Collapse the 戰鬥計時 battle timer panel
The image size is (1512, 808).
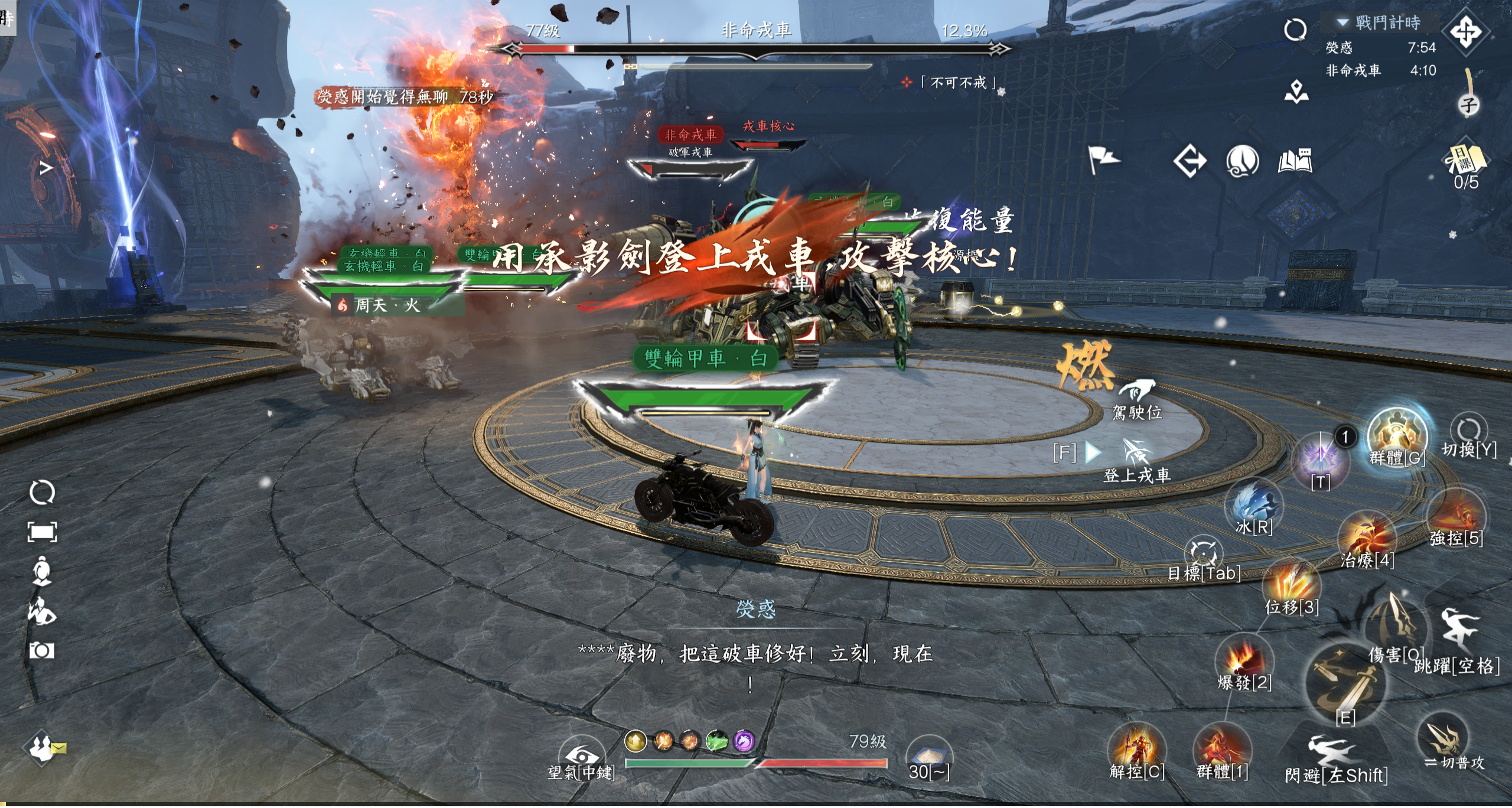point(1342,22)
